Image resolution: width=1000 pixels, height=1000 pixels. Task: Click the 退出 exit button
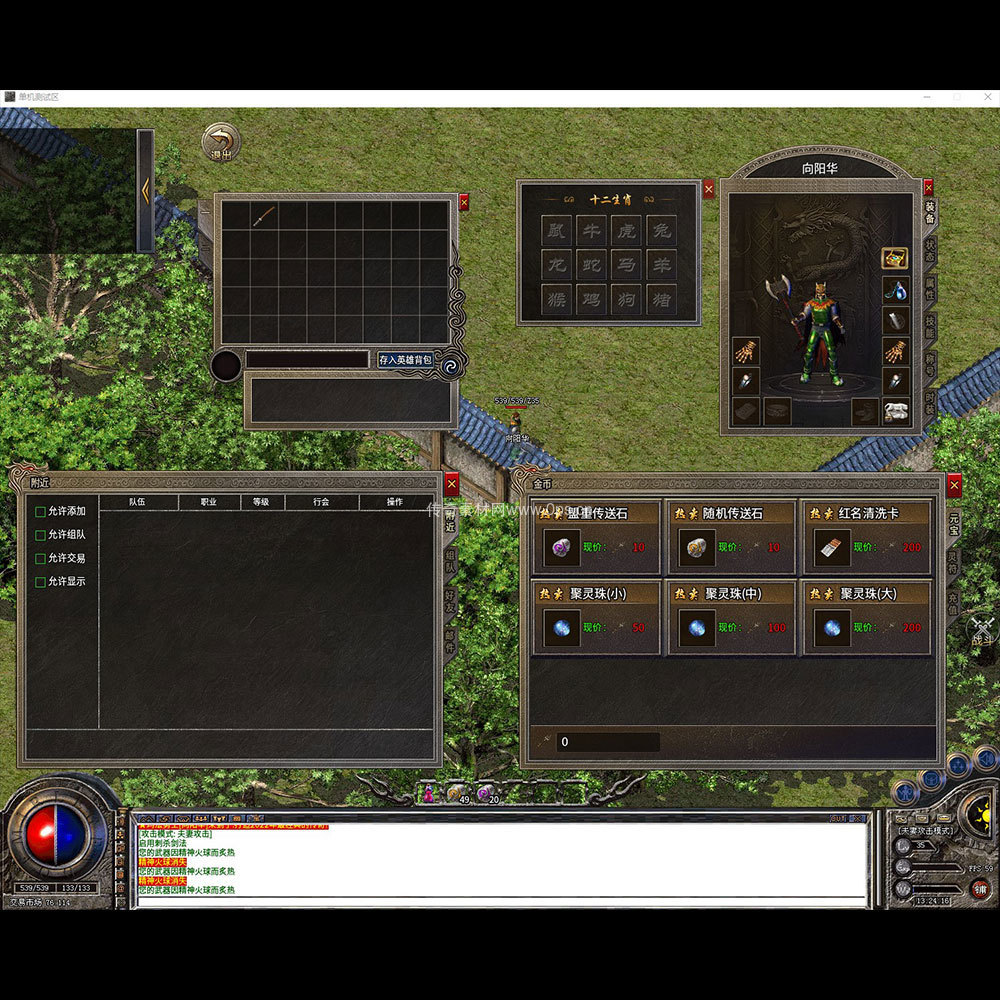click(x=220, y=142)
